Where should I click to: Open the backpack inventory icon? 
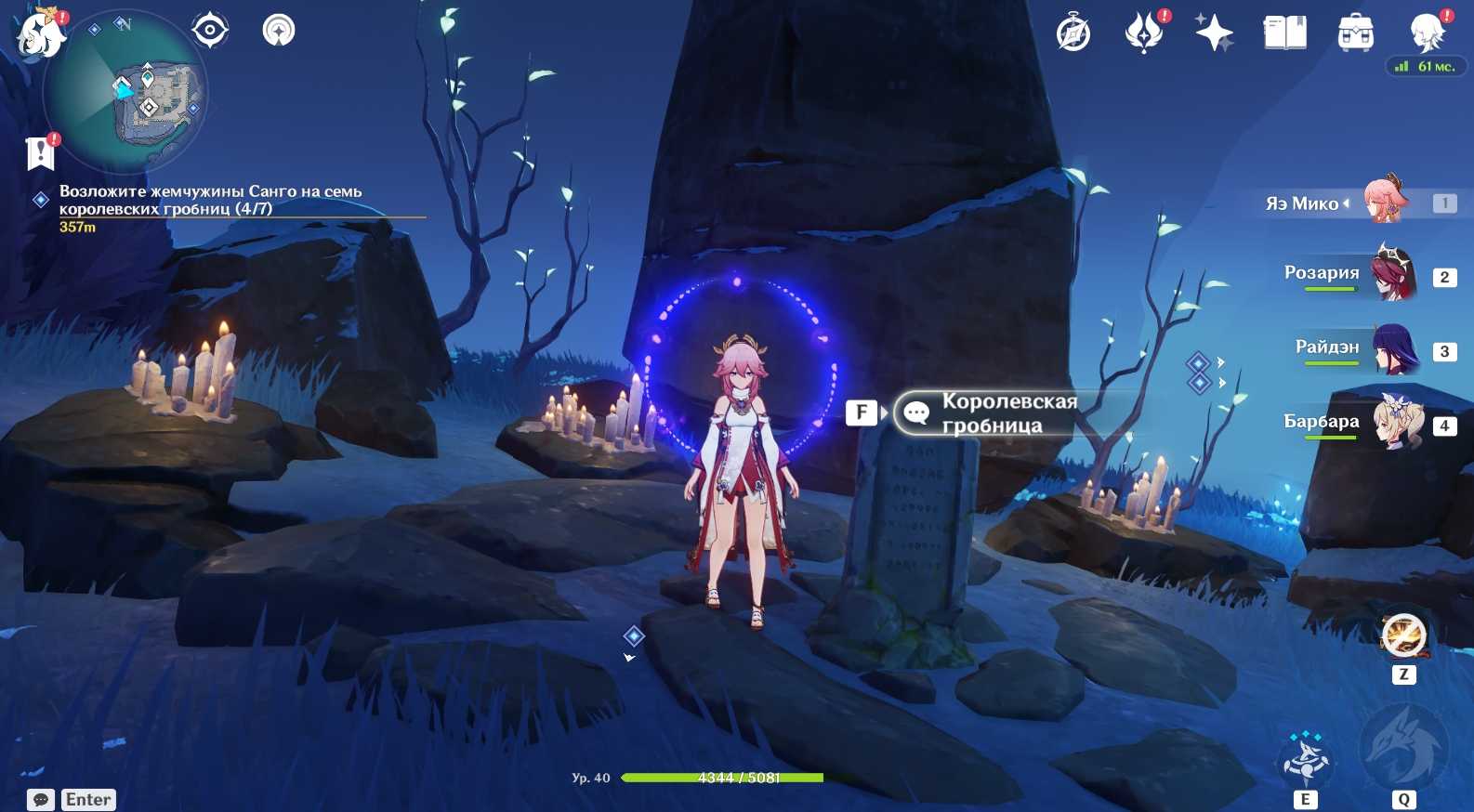coord(1356,34)
